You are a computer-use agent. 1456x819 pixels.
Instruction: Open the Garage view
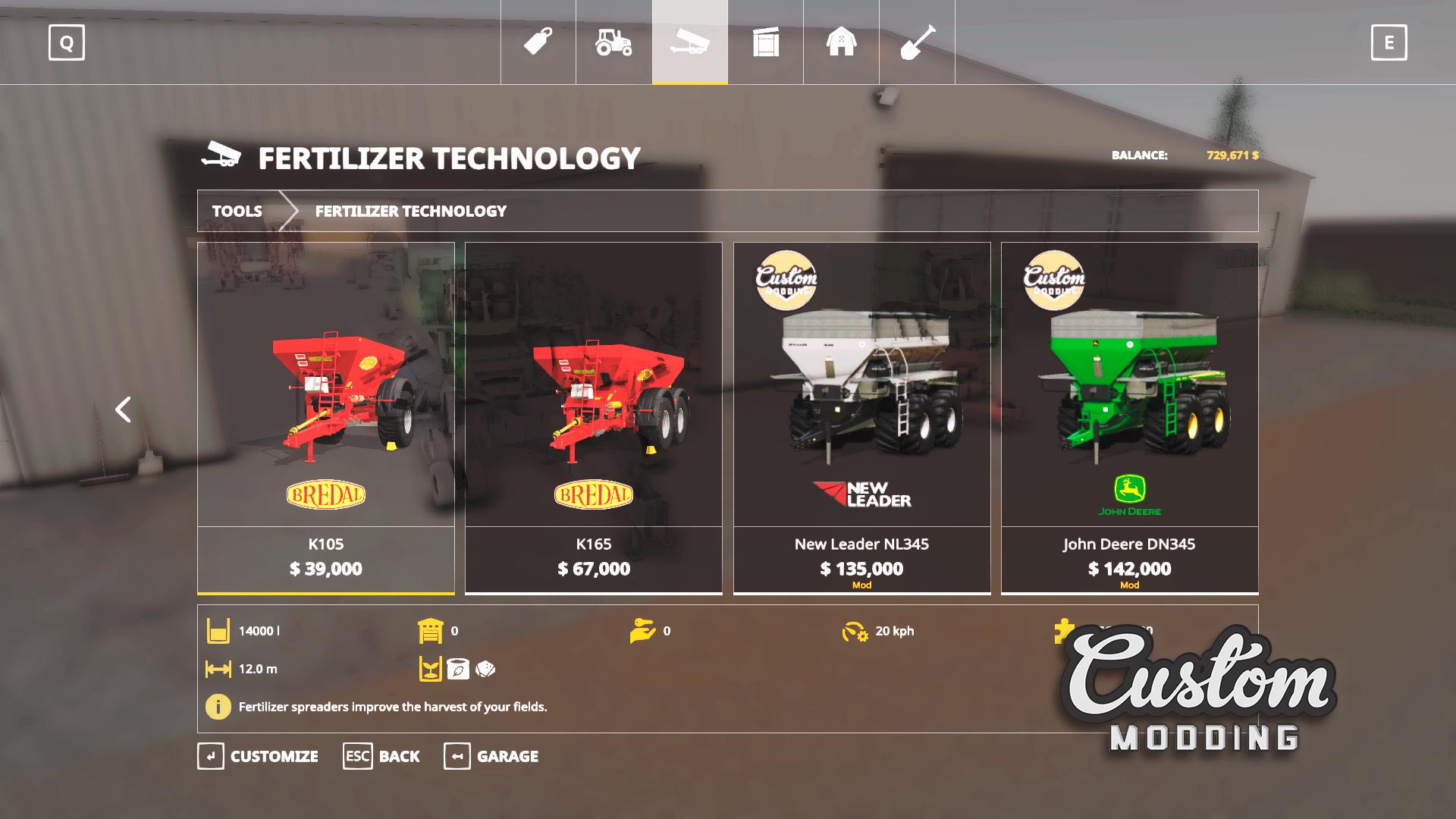tap(491, 756)
